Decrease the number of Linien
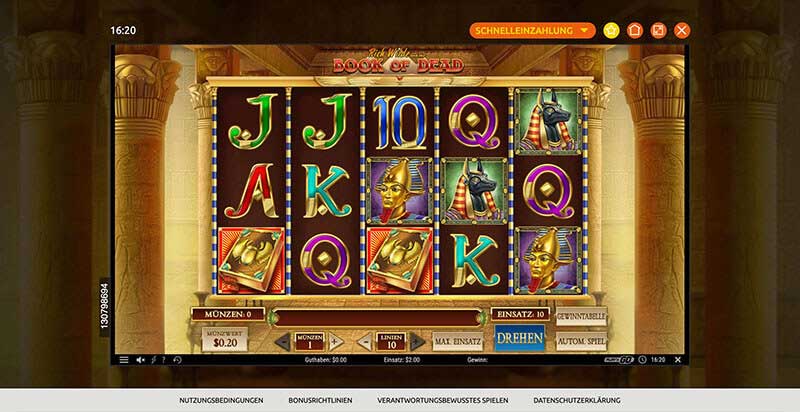Image resolution: width=800 pixels, height=412 pixels. click(364, 342)
